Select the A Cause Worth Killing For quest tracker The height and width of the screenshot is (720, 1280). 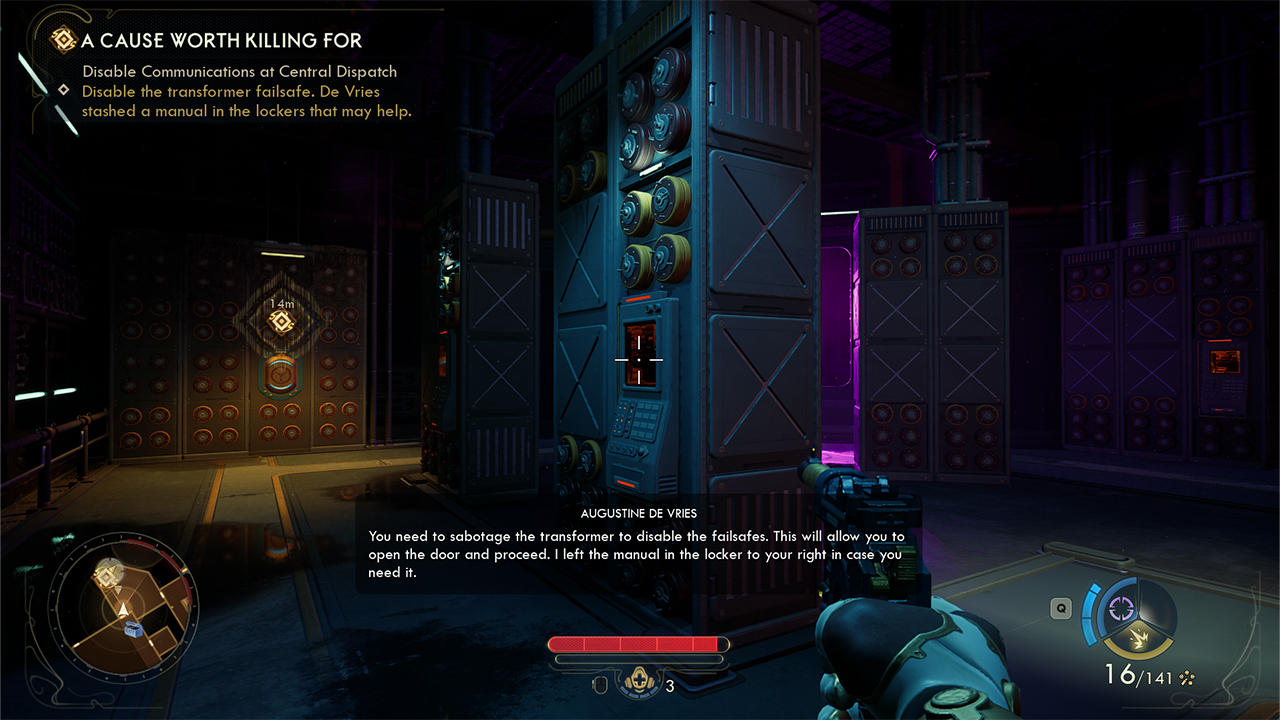click(x=222, y=41)
